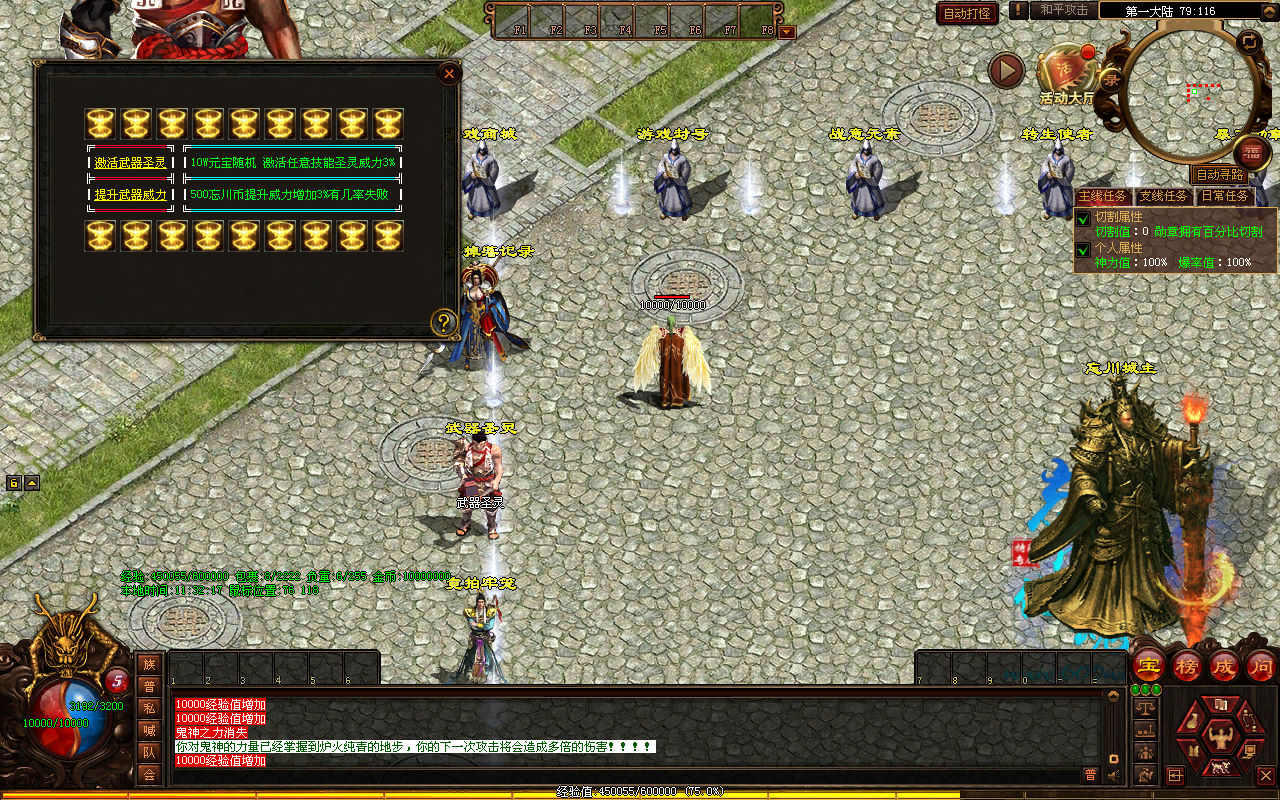Toggle the 自动打怪 auto-fight button

coord(967,13)
